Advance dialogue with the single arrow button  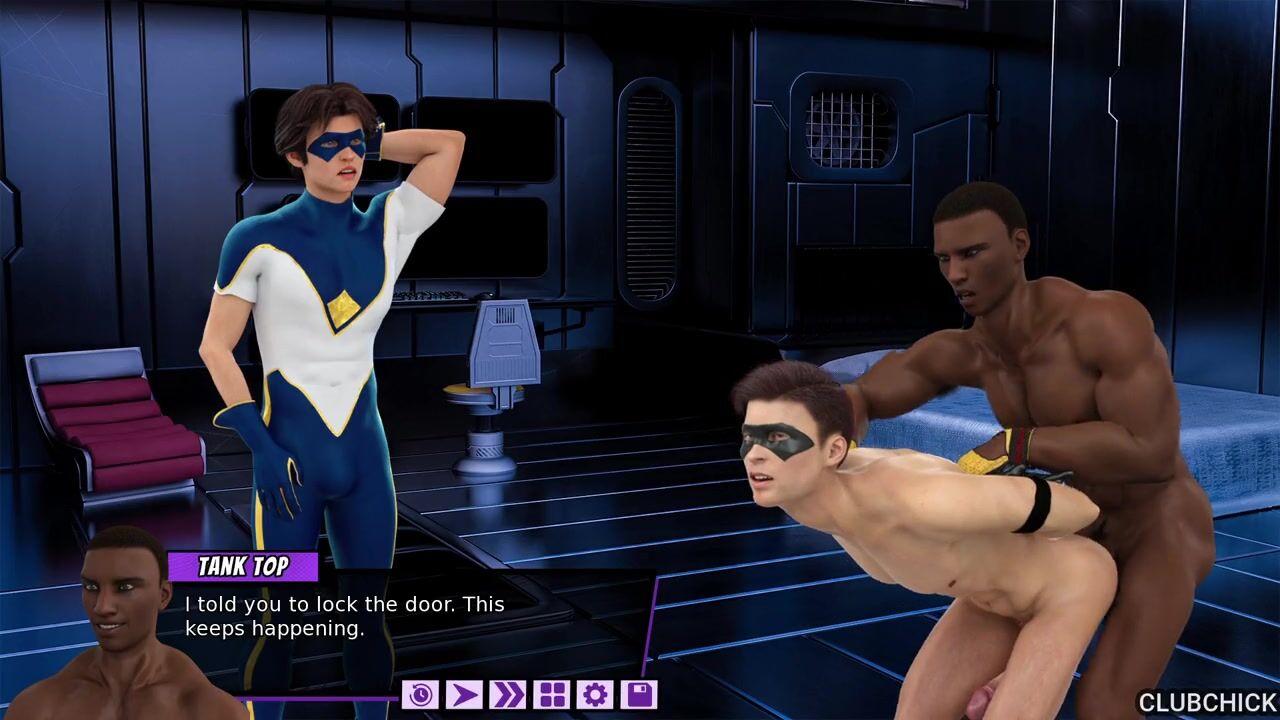tap(464, 694)
